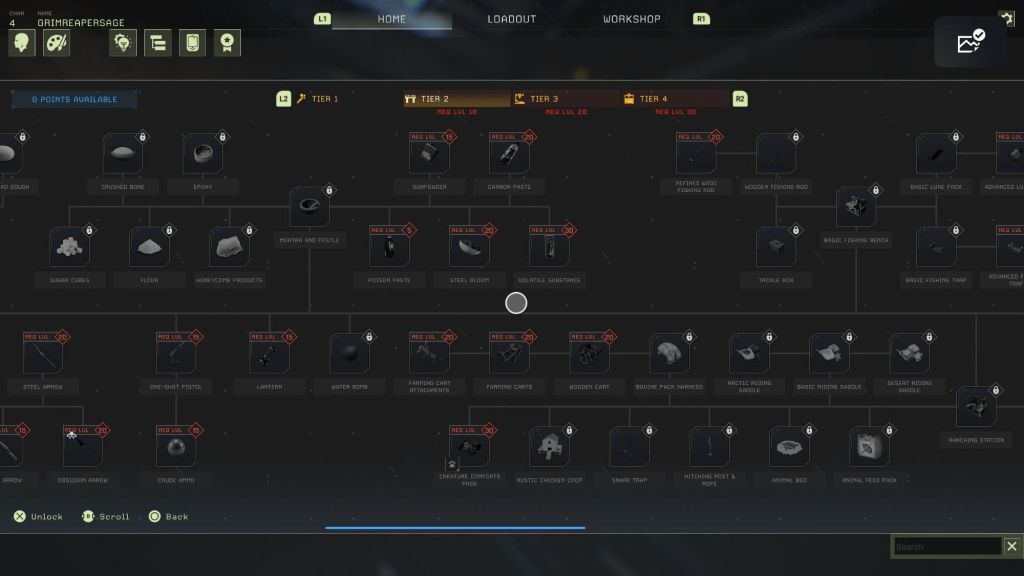Open the head profile character icon
1024x576 pixels.
(x=22, y=42)
